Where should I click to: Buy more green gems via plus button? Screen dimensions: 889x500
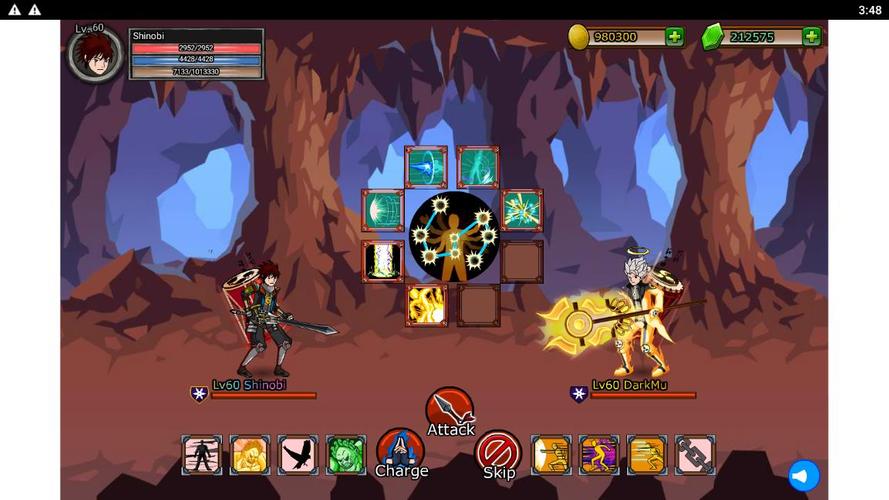pos(811,37)
